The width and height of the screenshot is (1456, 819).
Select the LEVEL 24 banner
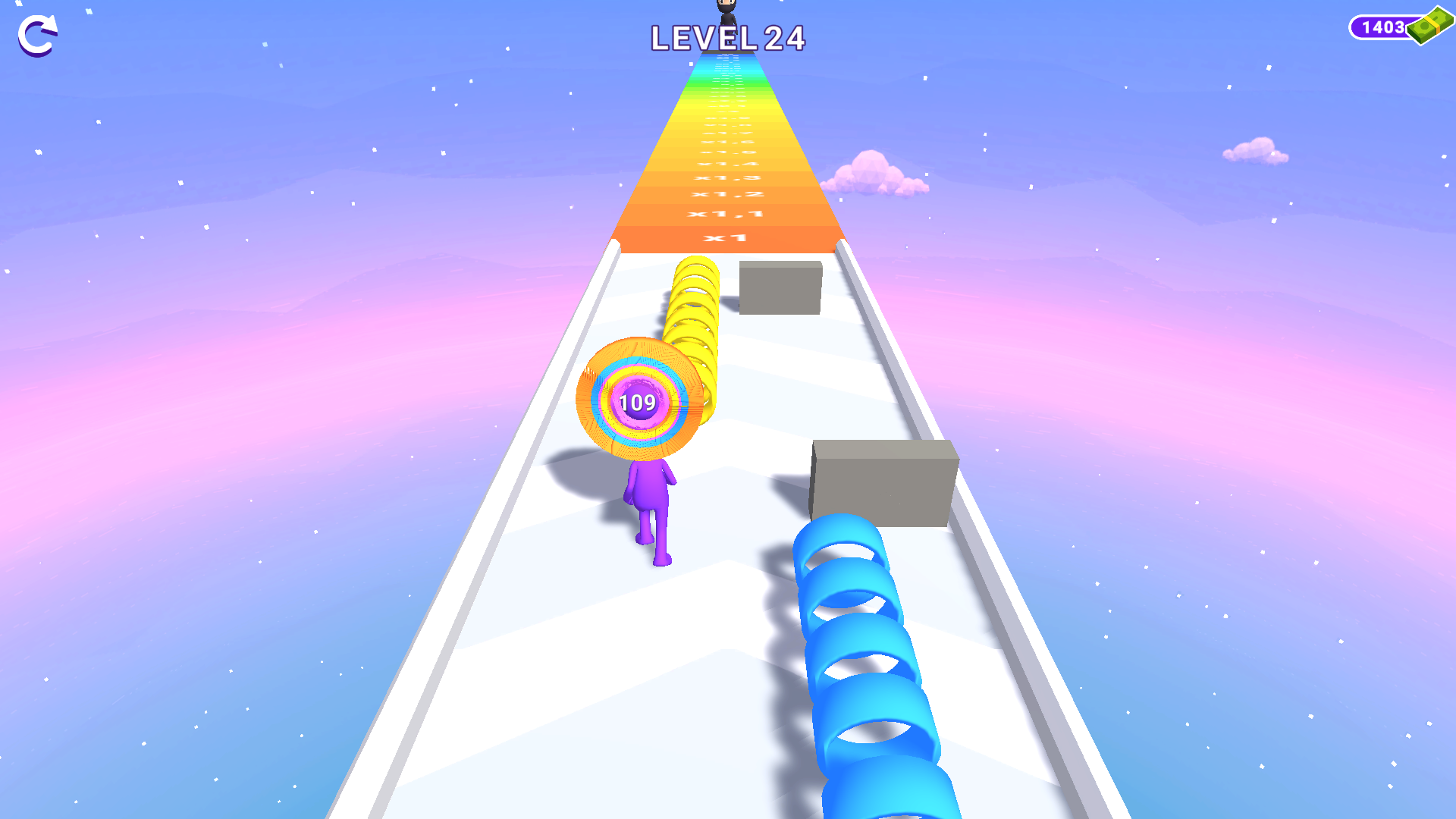coord(728,38)
